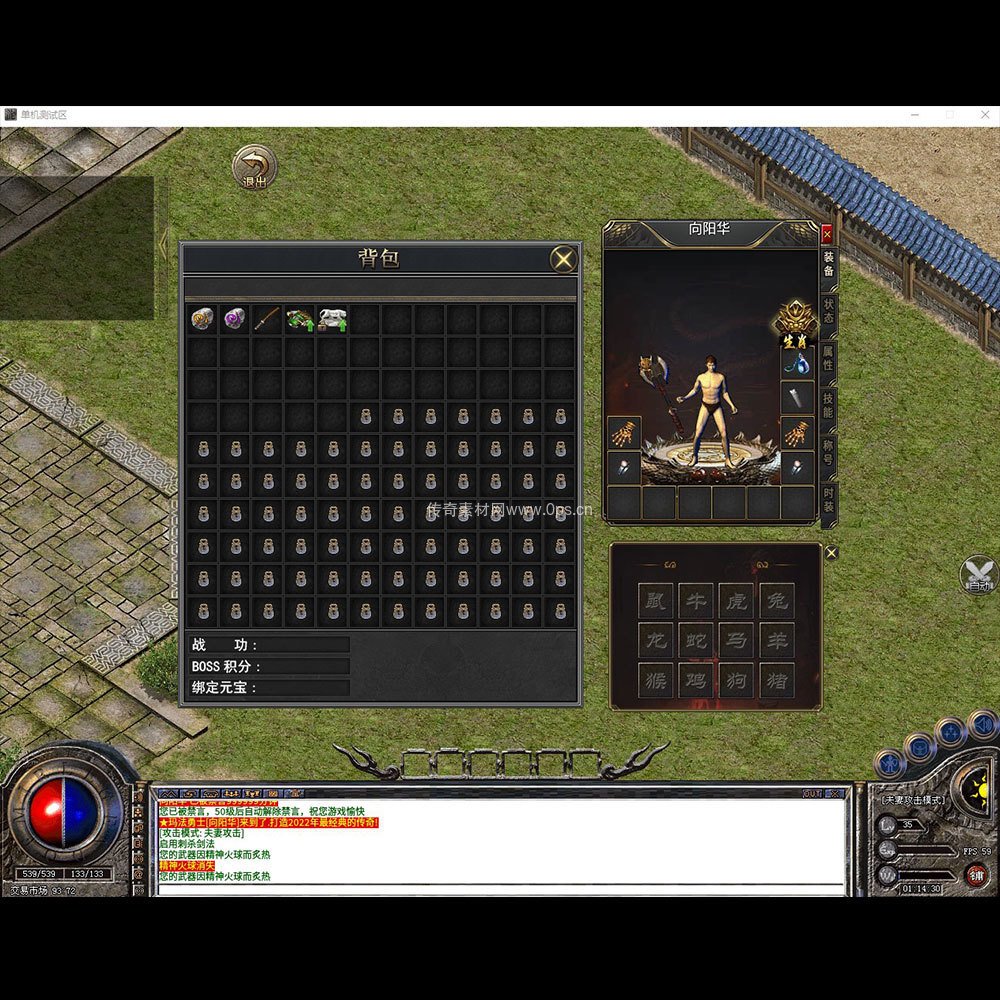Pick the wooden staff item in the backpack
The width and height of the screenshot is (1000, 1000).
(x=267, y=319)
